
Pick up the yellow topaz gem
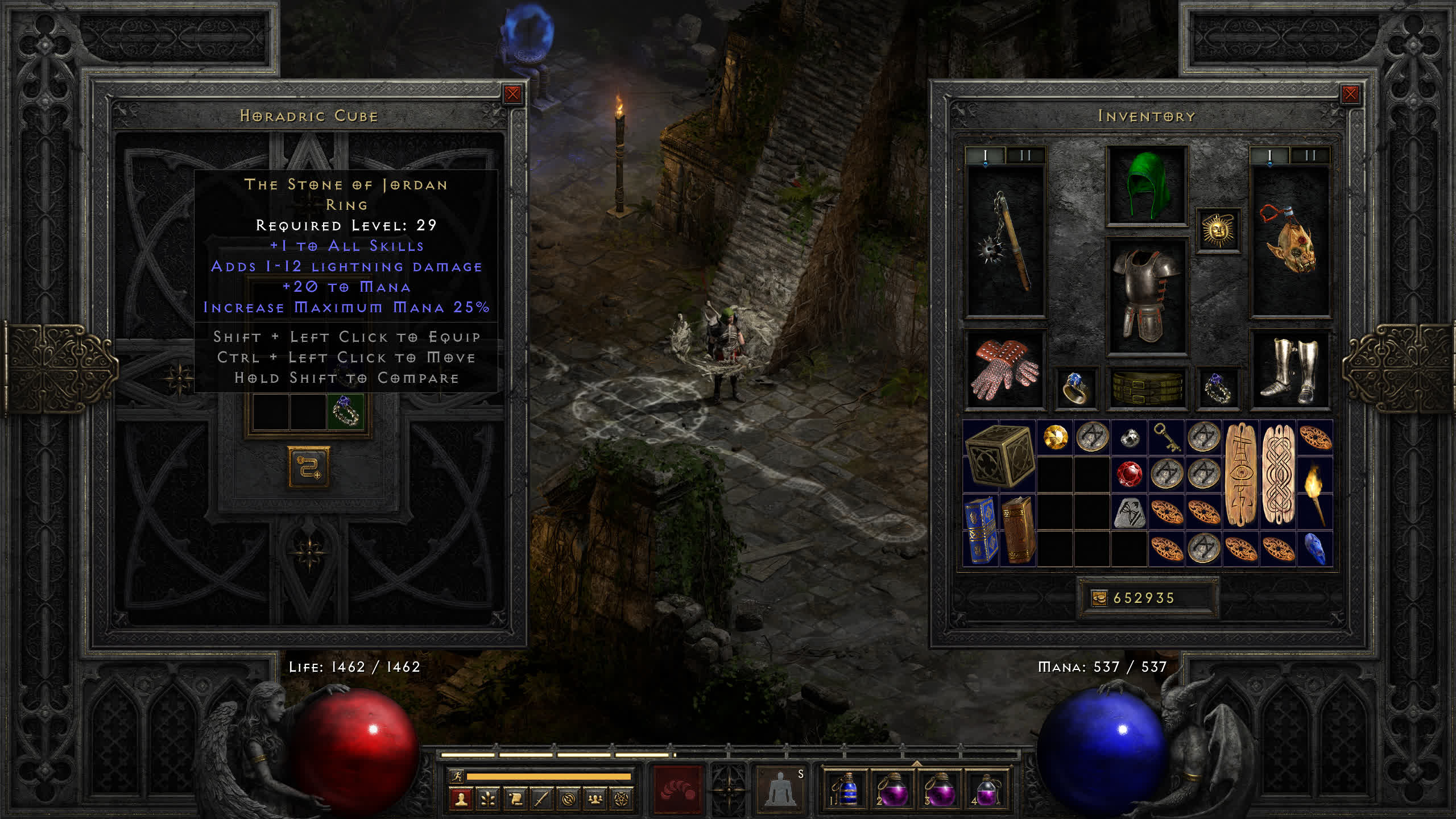point(1056,437)
